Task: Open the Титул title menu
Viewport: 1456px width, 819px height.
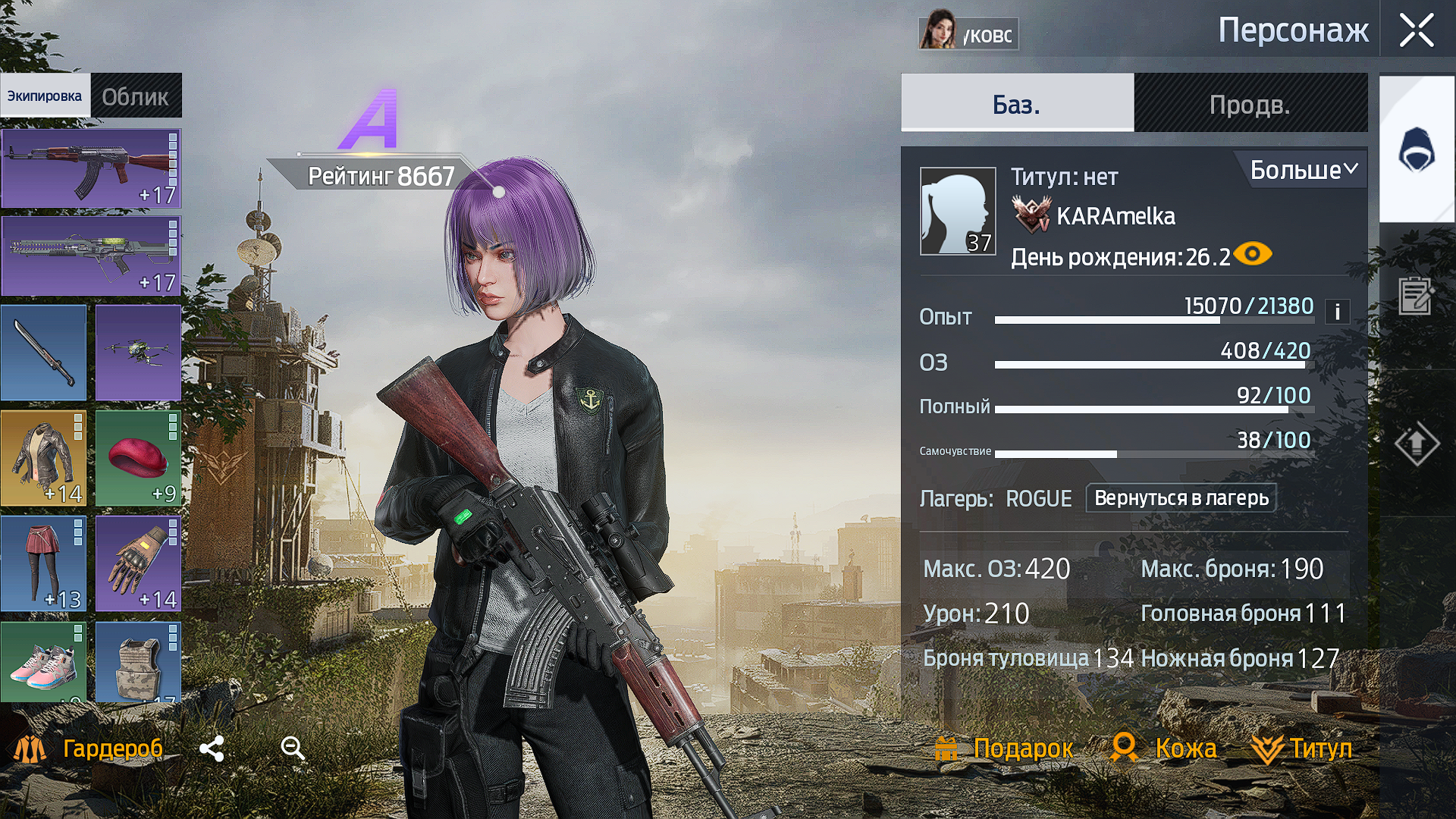Action: point(1302,748)
